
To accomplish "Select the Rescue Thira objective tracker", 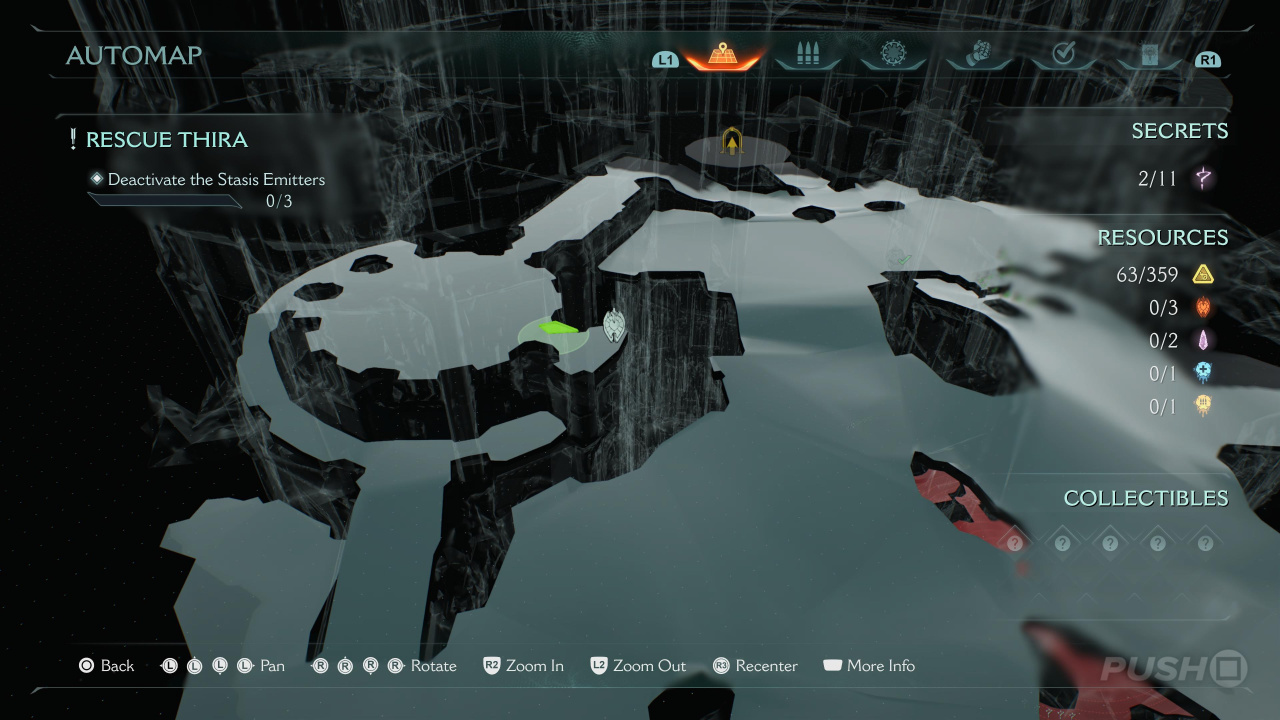I will tap(166, 140).
